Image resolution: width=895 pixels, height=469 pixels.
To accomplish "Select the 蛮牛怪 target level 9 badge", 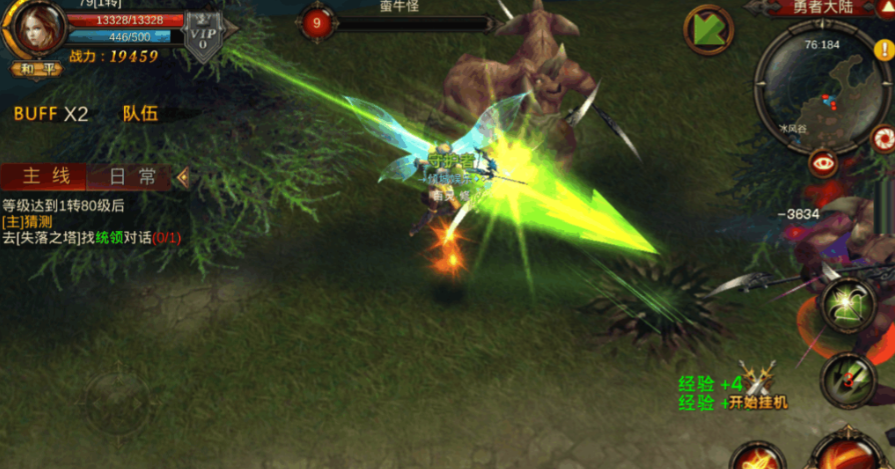I will tap(318, 23).
